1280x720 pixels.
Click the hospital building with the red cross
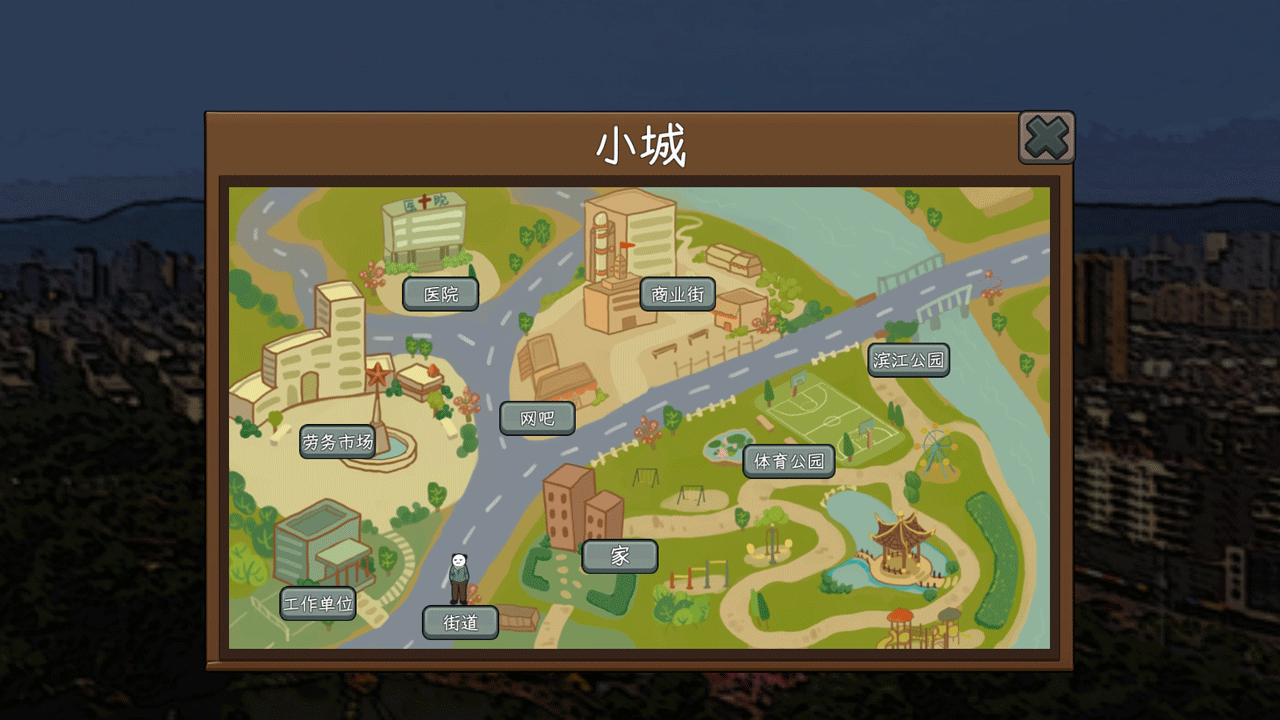(424, 232)
